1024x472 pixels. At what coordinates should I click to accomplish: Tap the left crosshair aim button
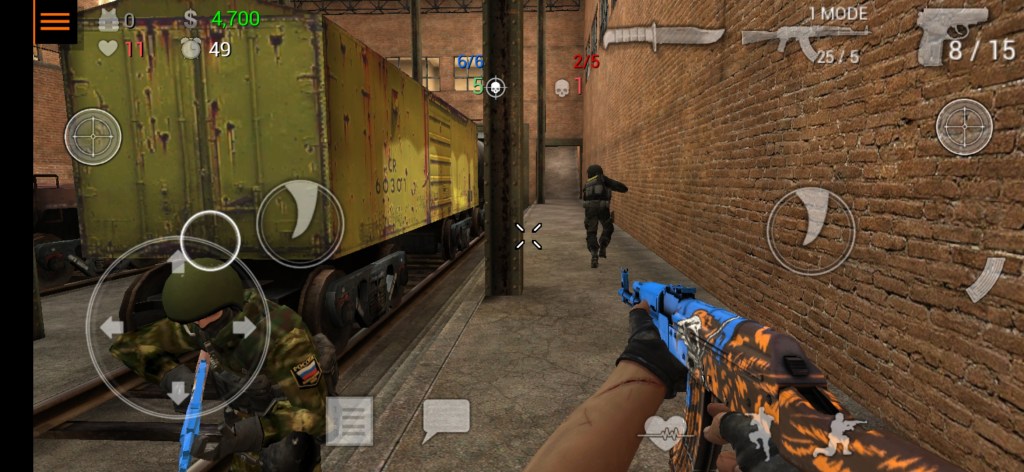(93, 136)
